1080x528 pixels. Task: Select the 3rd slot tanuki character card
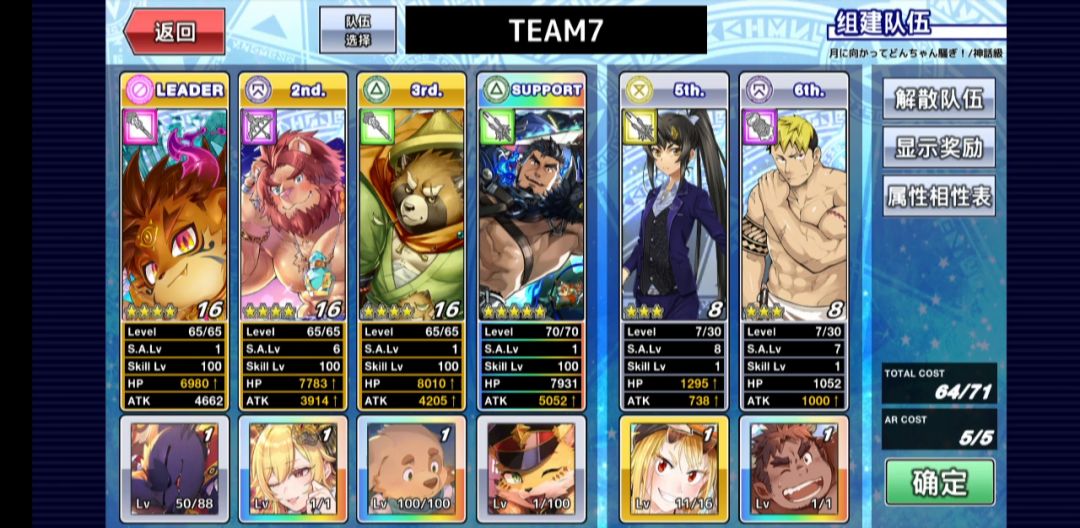[x=412, y=215]
